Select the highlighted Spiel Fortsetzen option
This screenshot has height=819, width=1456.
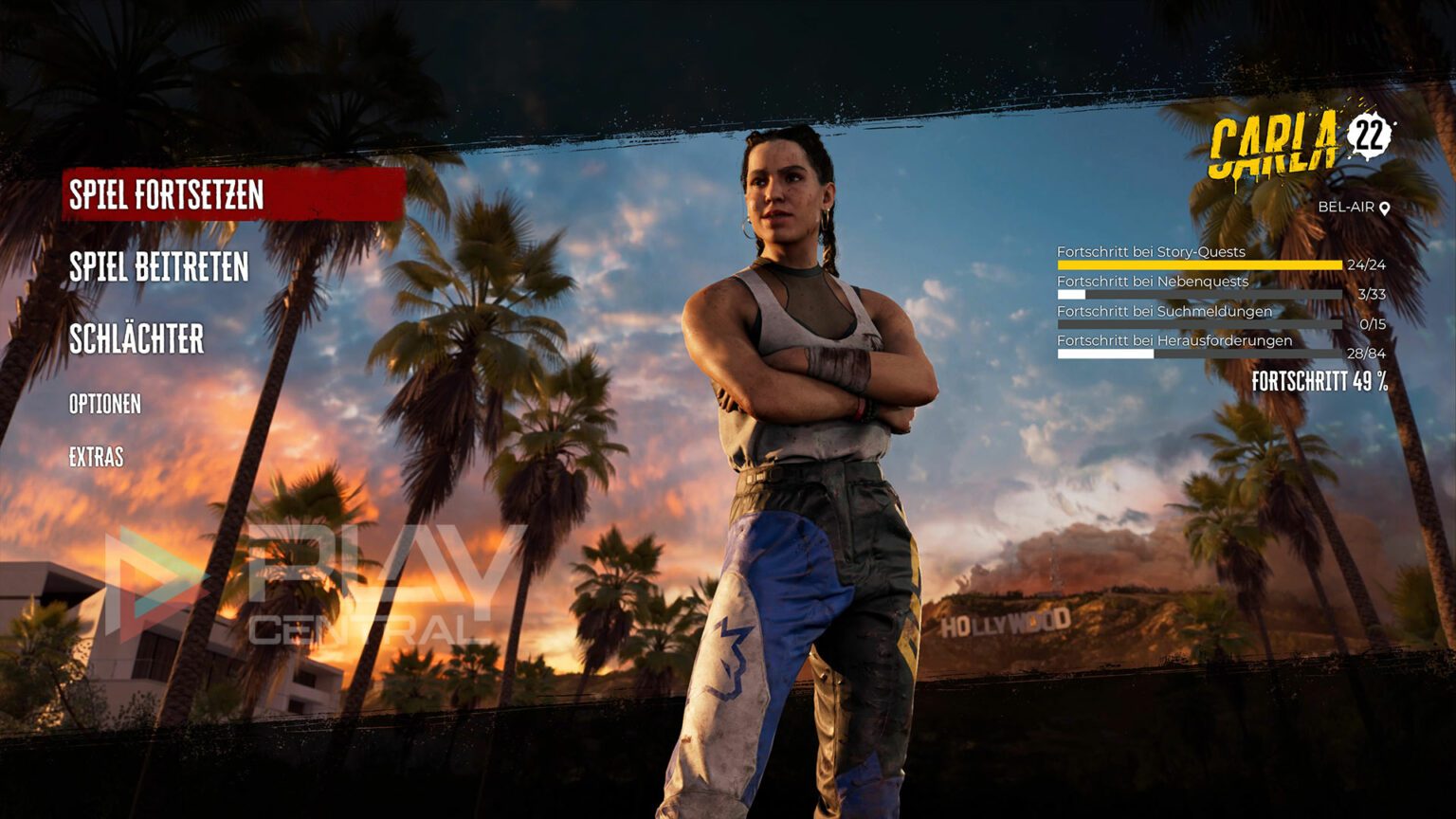[x=166, y=195]
